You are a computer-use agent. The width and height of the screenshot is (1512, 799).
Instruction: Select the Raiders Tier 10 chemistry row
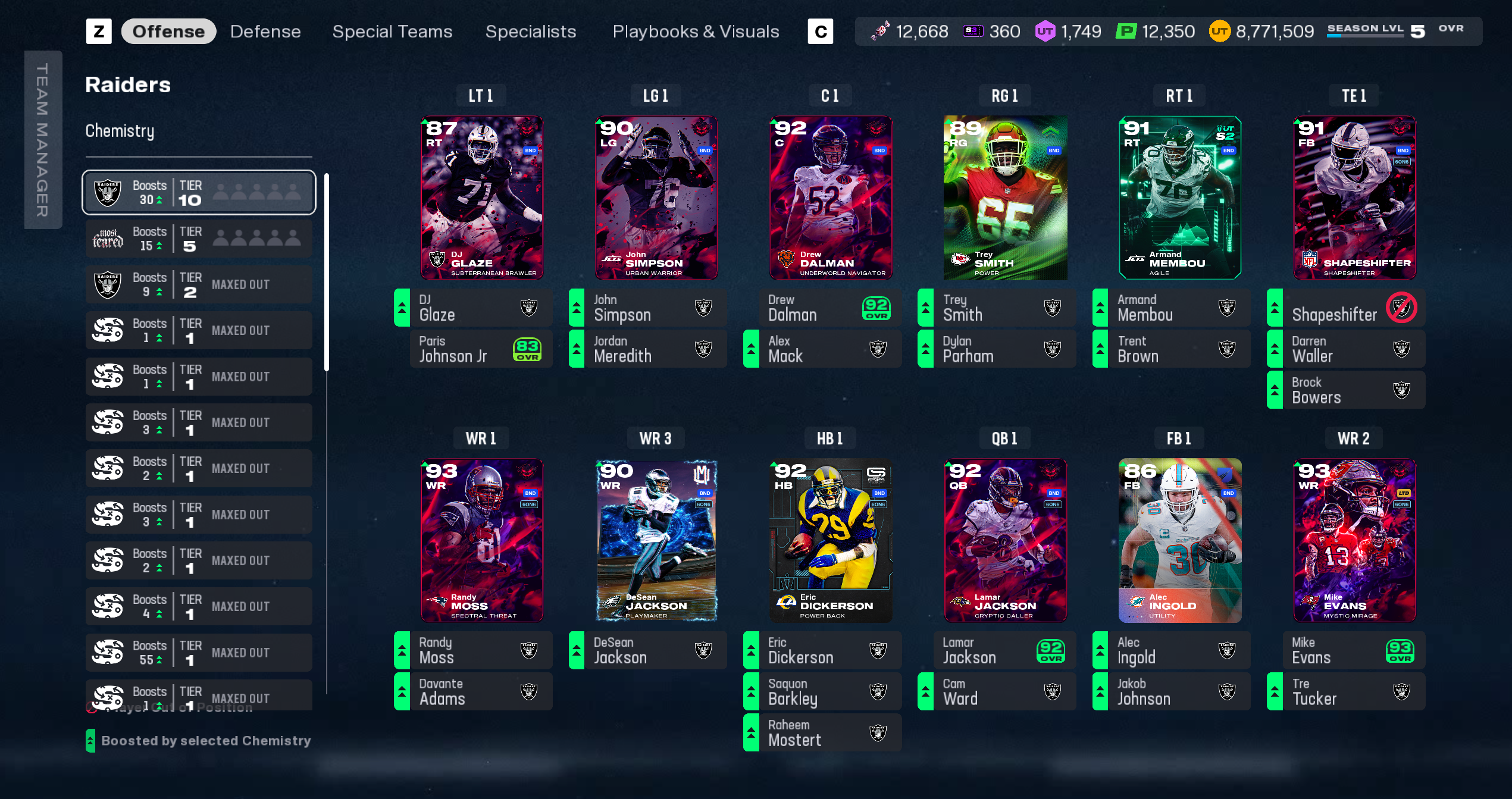click(199, 192)
